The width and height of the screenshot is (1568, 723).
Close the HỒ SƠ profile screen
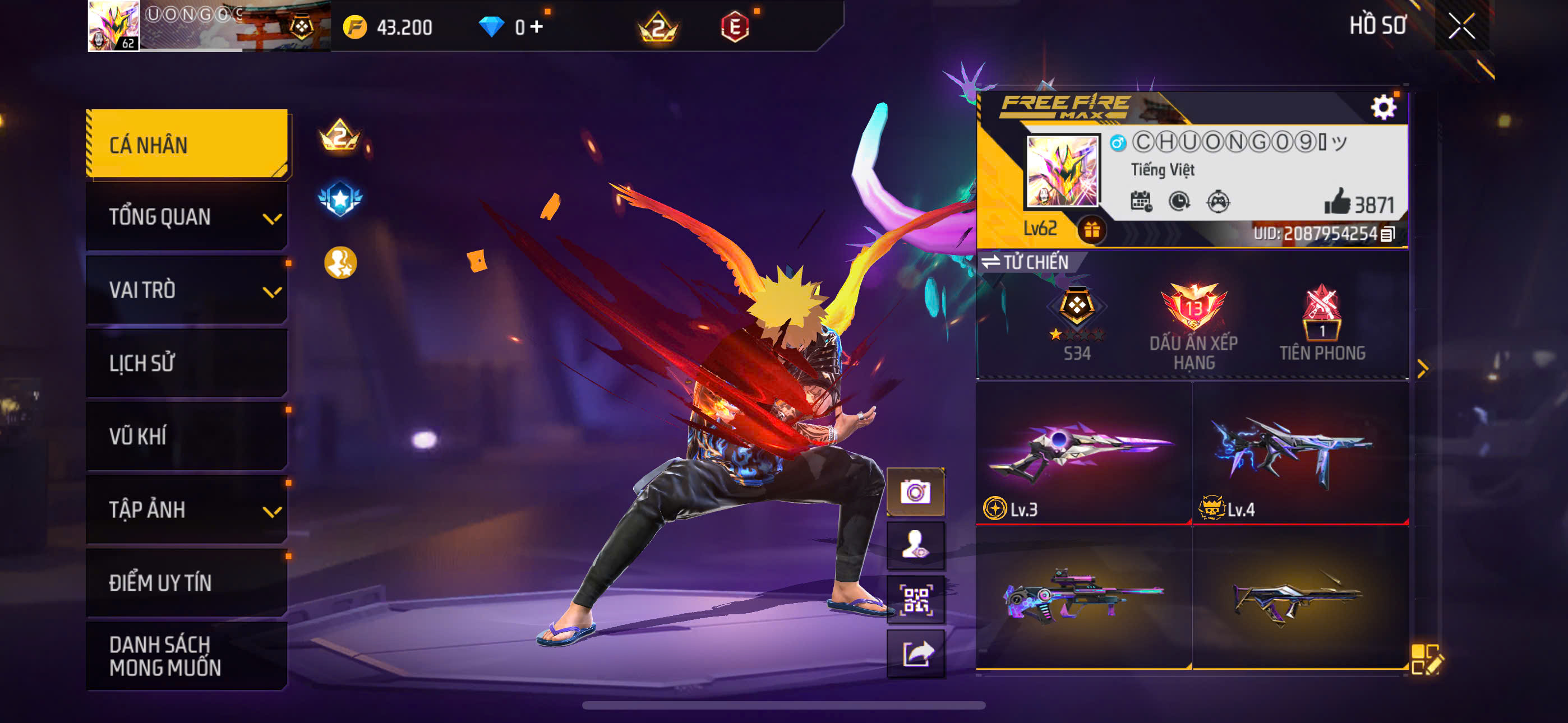click(1461, 26)
